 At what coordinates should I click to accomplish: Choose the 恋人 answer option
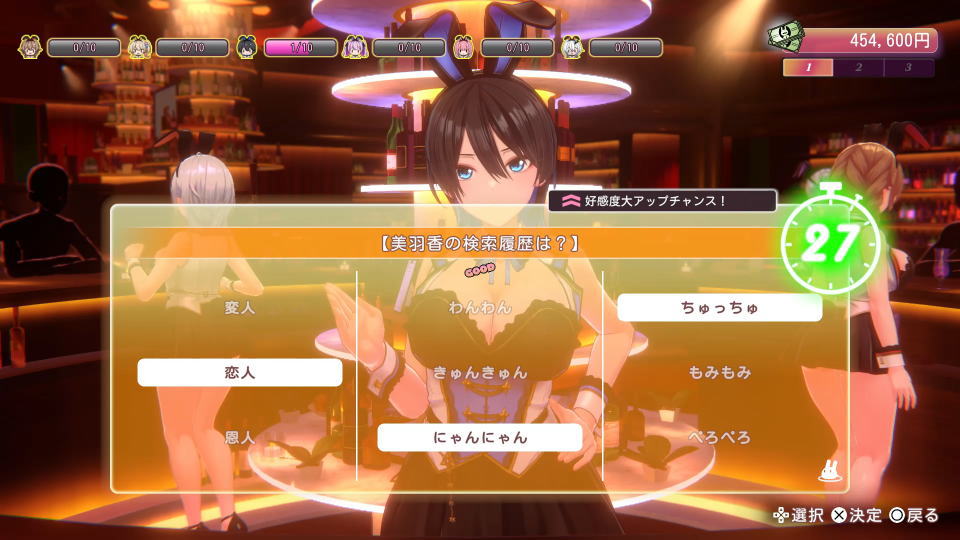tap(240, 372)
